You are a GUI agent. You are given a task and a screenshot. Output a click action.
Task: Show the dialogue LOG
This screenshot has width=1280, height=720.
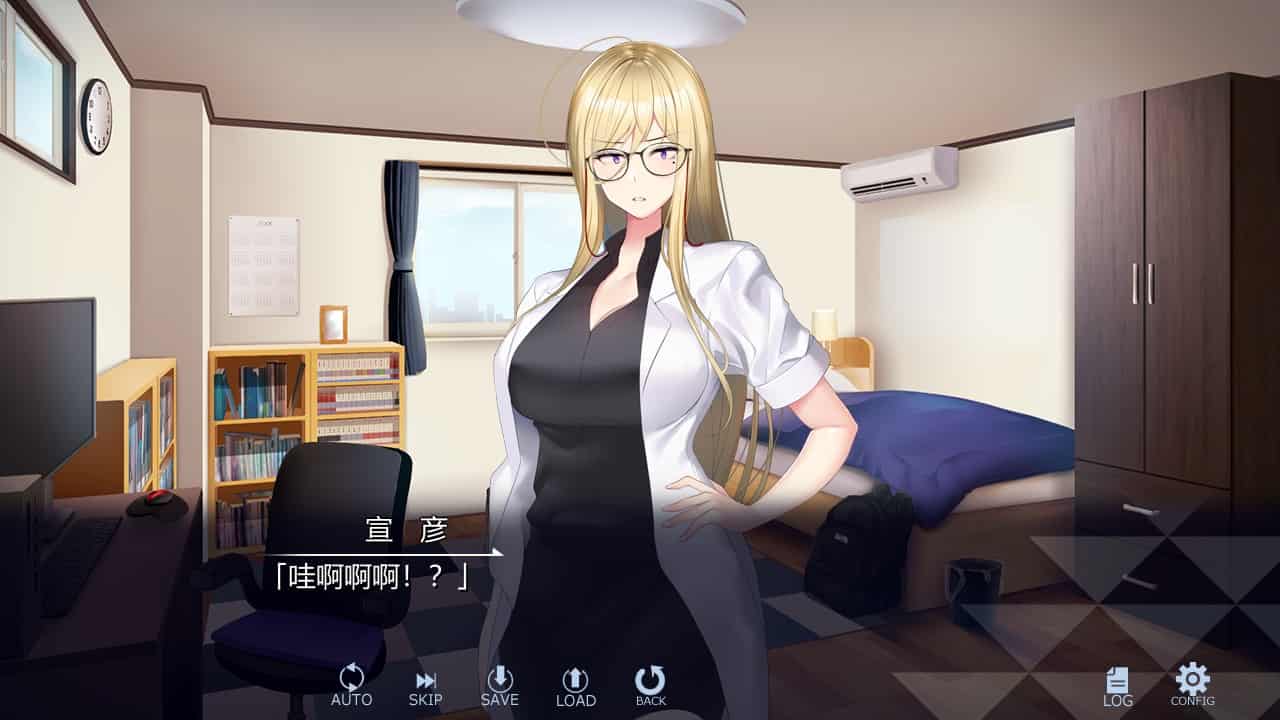pyautogui.click(x=1118, y=687)
